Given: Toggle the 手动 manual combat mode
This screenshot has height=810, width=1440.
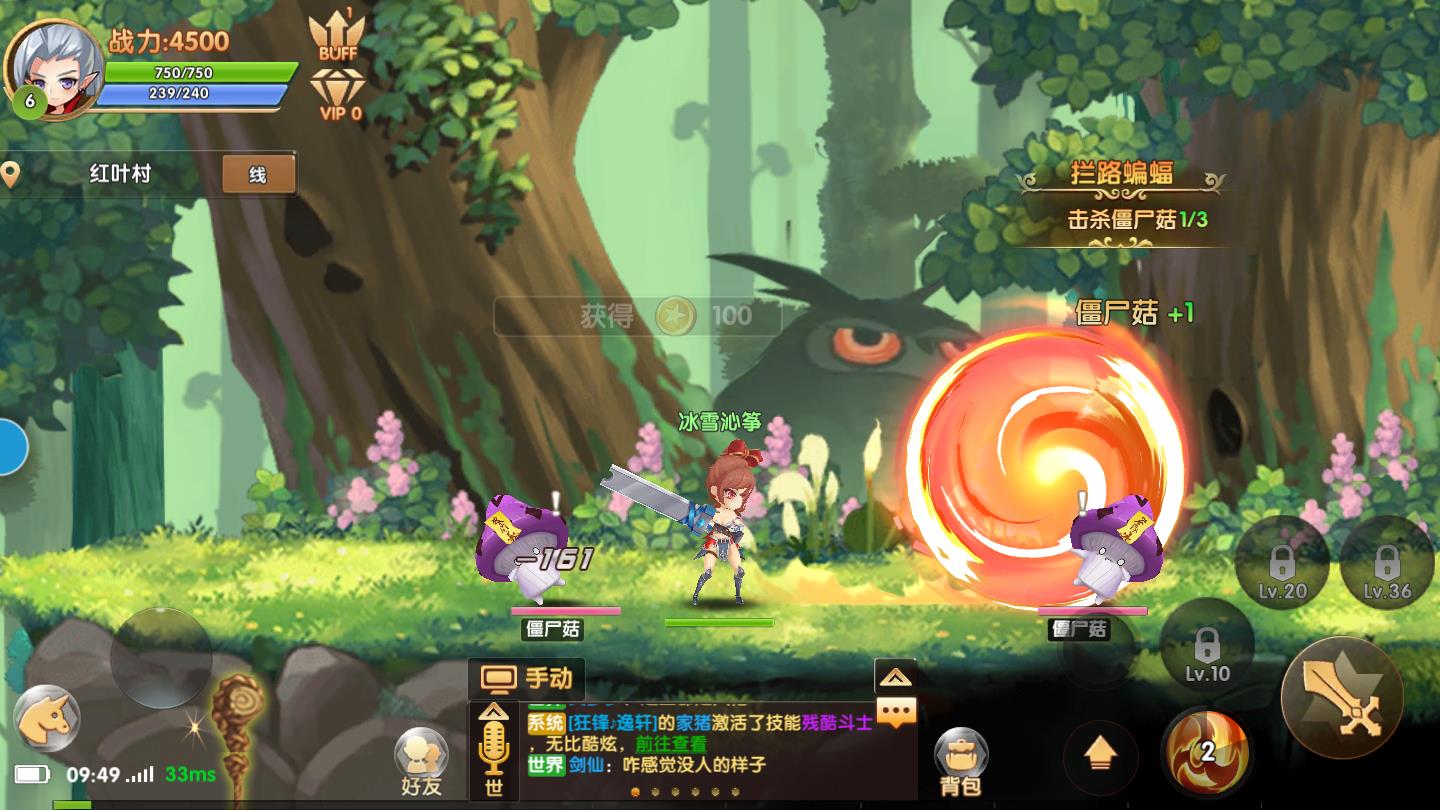Looking at the screenshot, I should (x=526, y=679).
